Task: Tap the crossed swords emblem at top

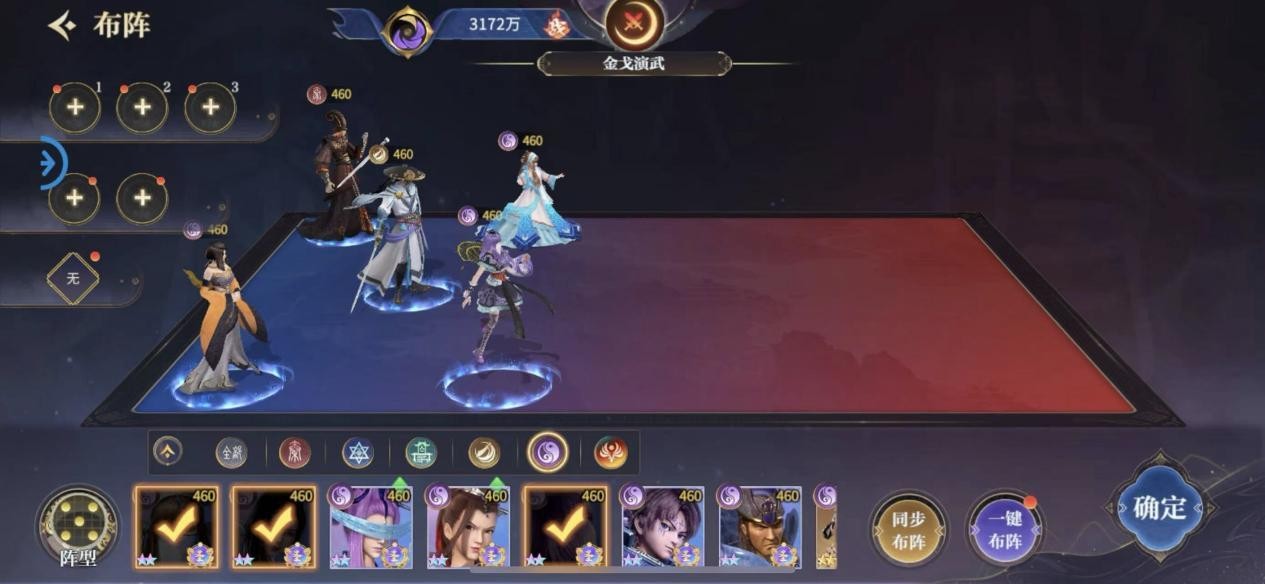Action: (634, 22)
